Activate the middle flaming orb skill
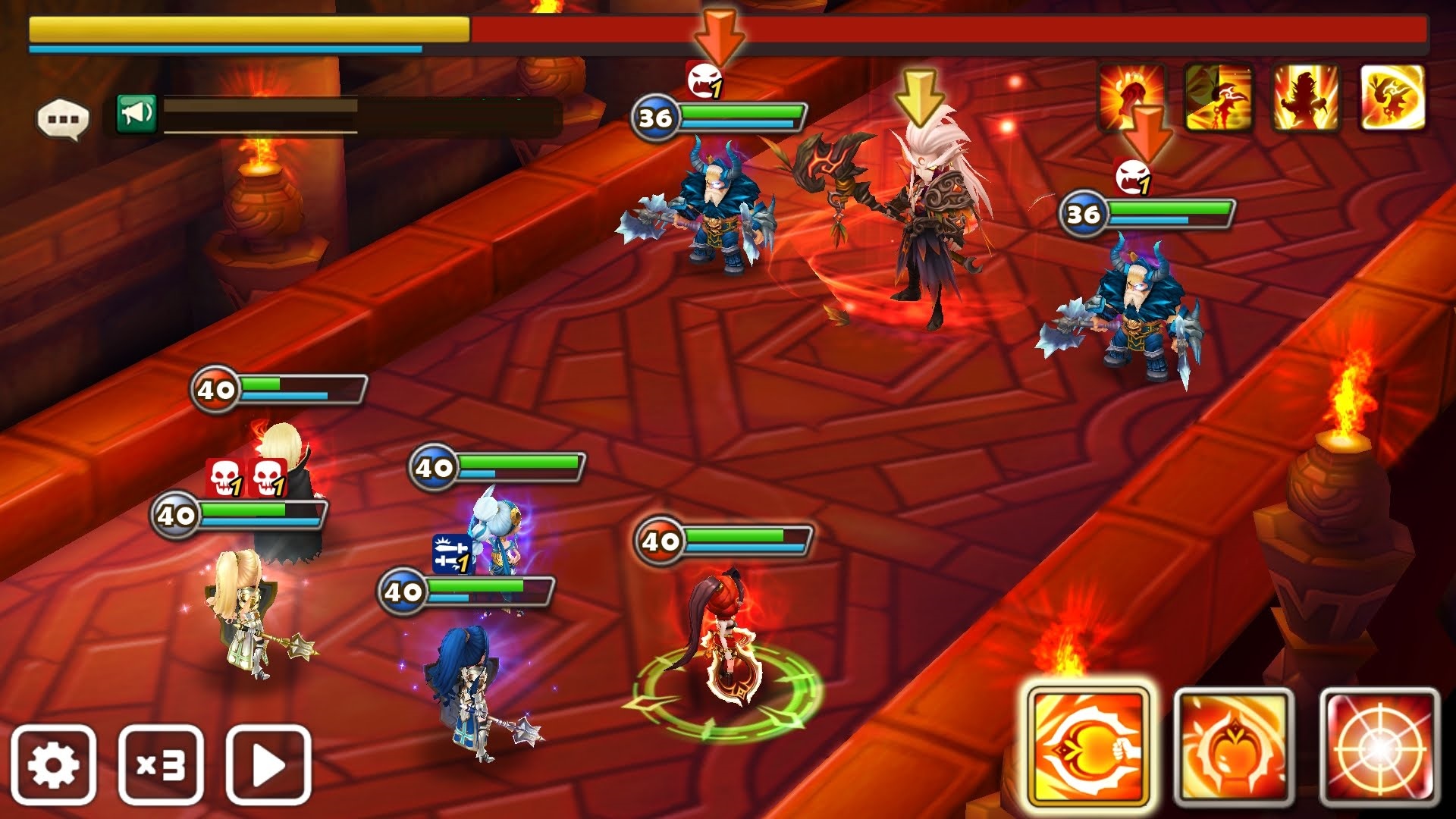Screen dimensions: 1456x819 point(1234,747)
